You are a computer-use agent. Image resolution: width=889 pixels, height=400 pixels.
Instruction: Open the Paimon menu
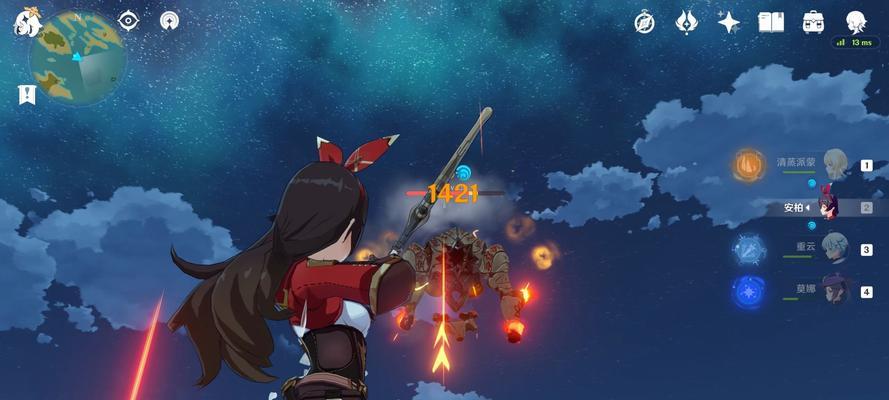26,22
